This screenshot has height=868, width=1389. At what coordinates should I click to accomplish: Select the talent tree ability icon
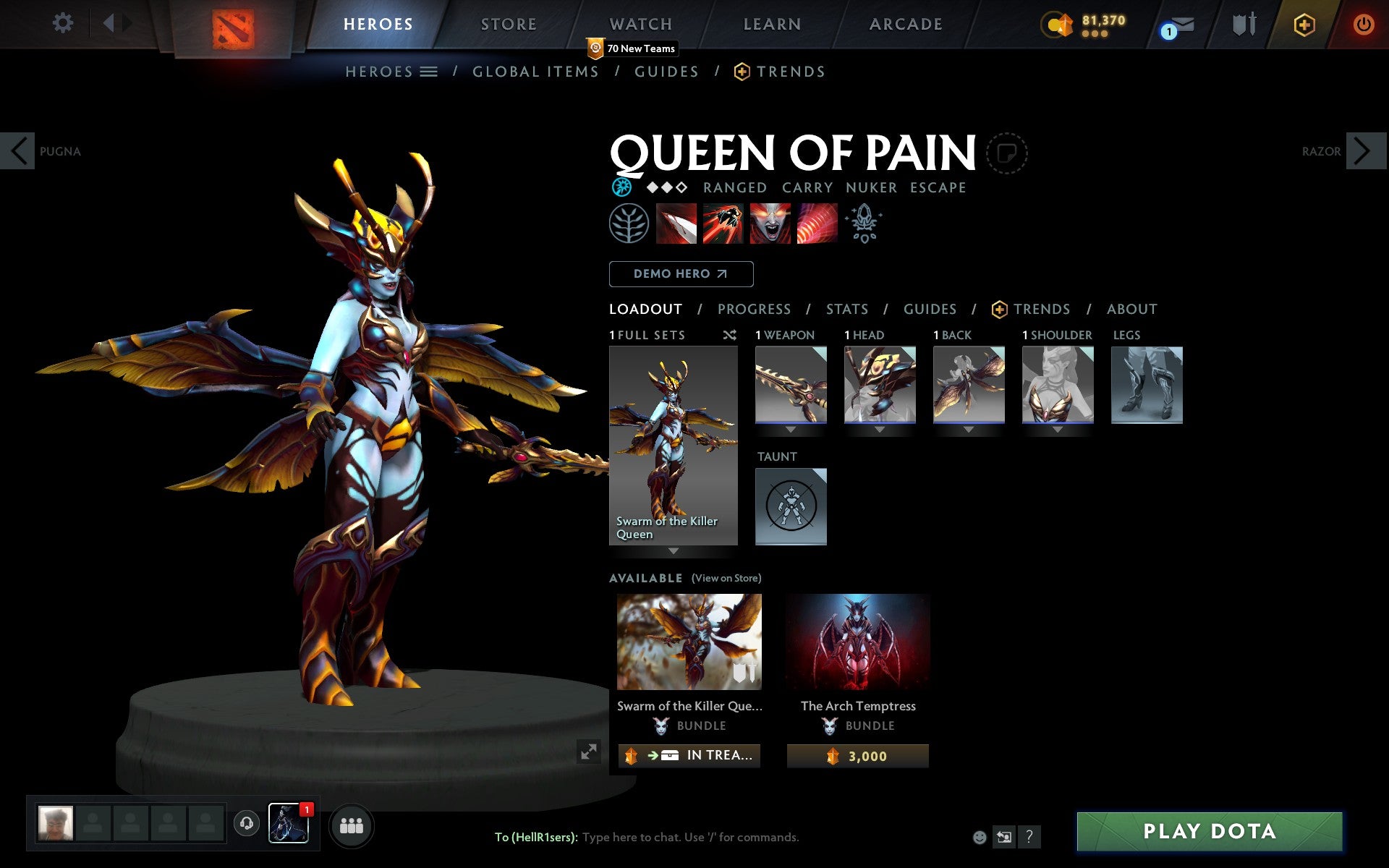pyautogui.click(x=628, y=224)
